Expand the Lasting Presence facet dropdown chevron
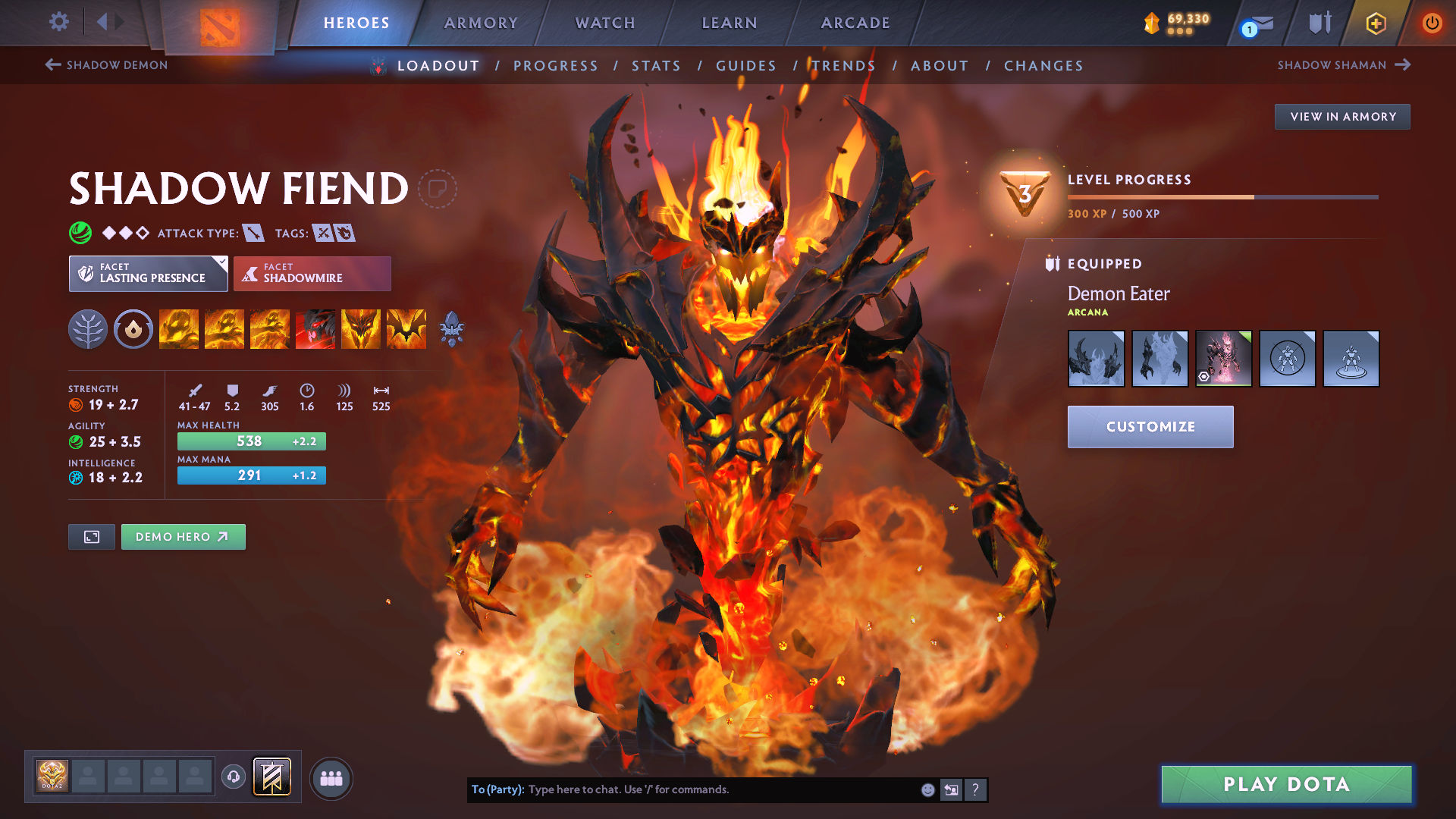 coord(221,262)
